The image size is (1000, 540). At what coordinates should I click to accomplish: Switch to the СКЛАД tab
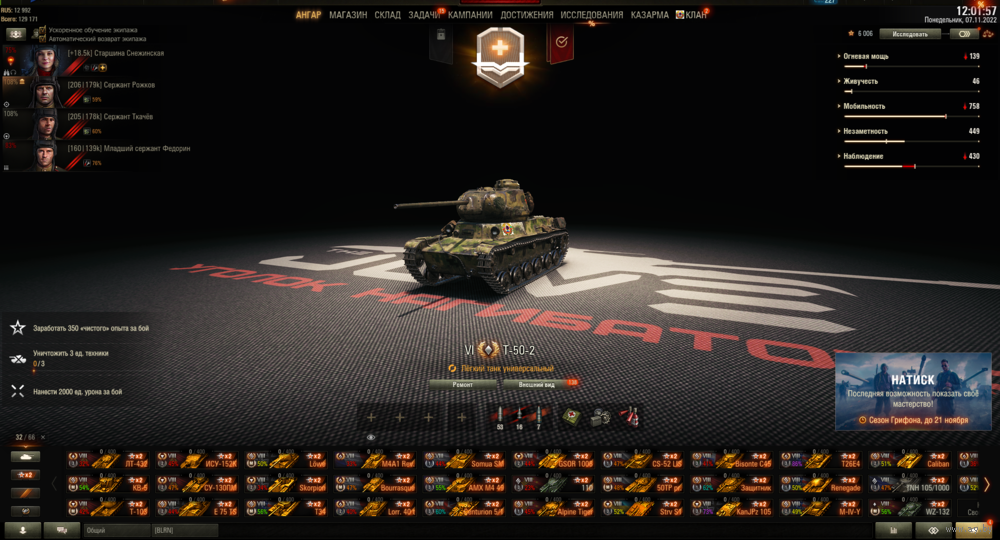point(388,15)
